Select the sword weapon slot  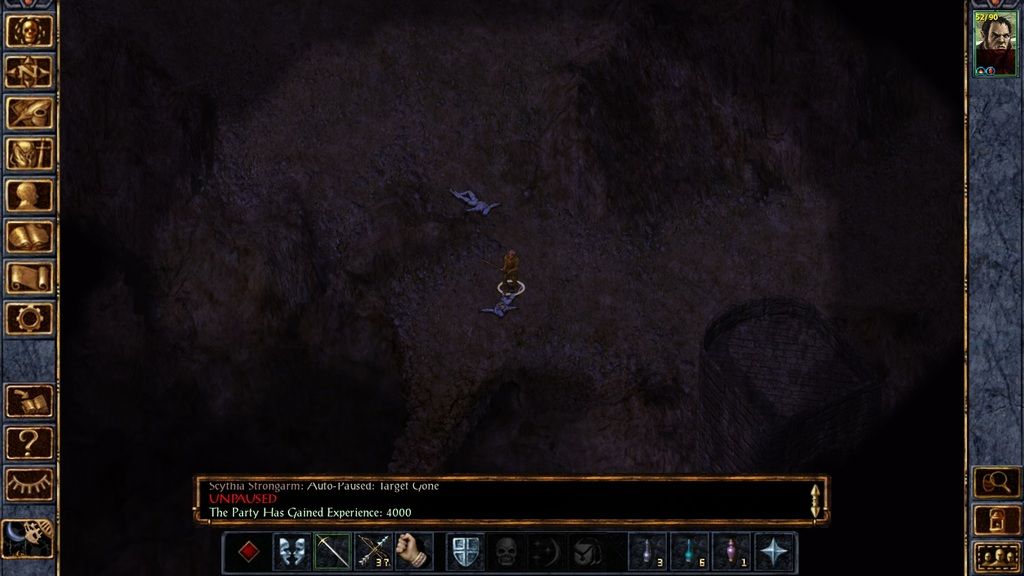(x=332, y=552)
